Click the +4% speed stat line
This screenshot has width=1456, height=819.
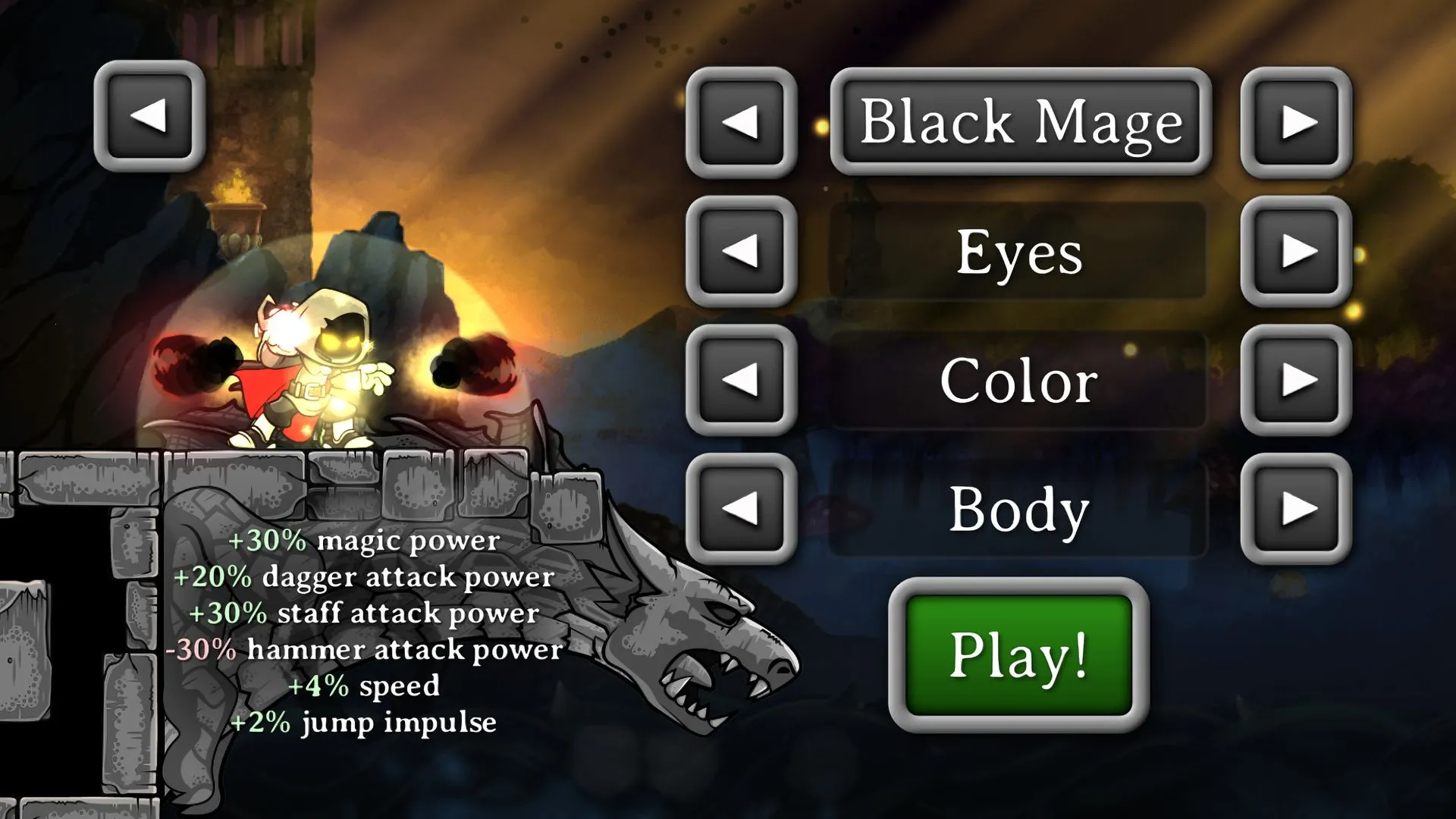tap(364, 686)
